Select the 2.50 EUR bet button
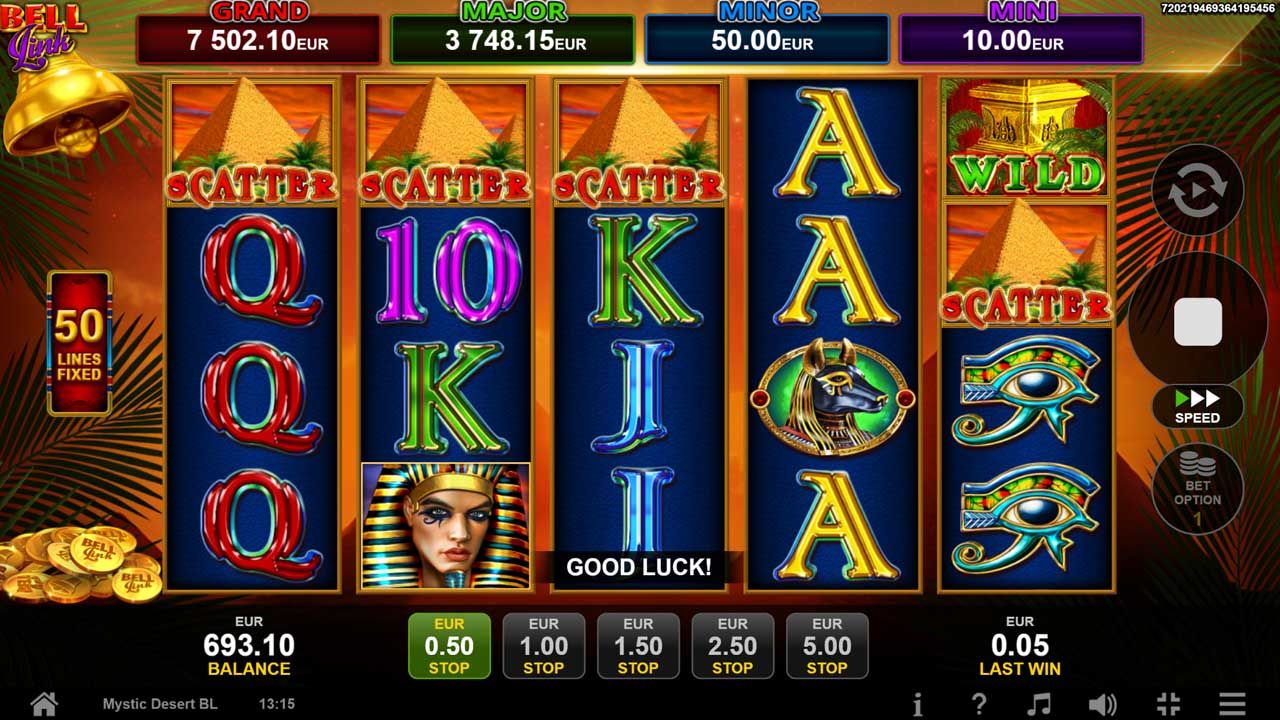Viewport: 1280px width, 720px height. click(x=732, y=646)
